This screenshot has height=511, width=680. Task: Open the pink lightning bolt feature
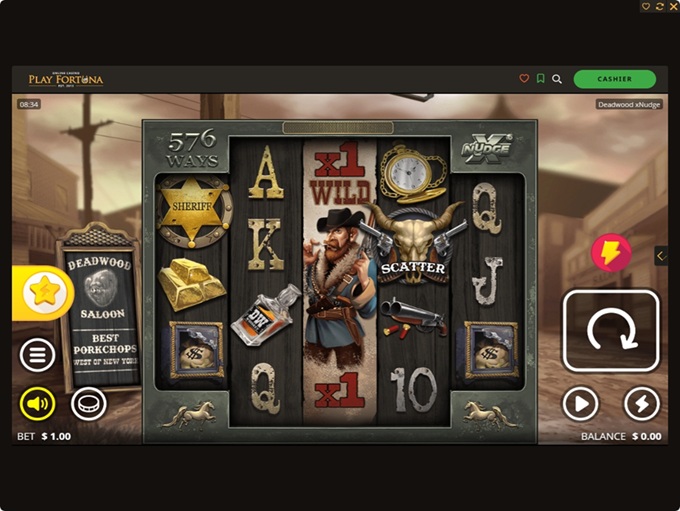click(x=611, y=254)
